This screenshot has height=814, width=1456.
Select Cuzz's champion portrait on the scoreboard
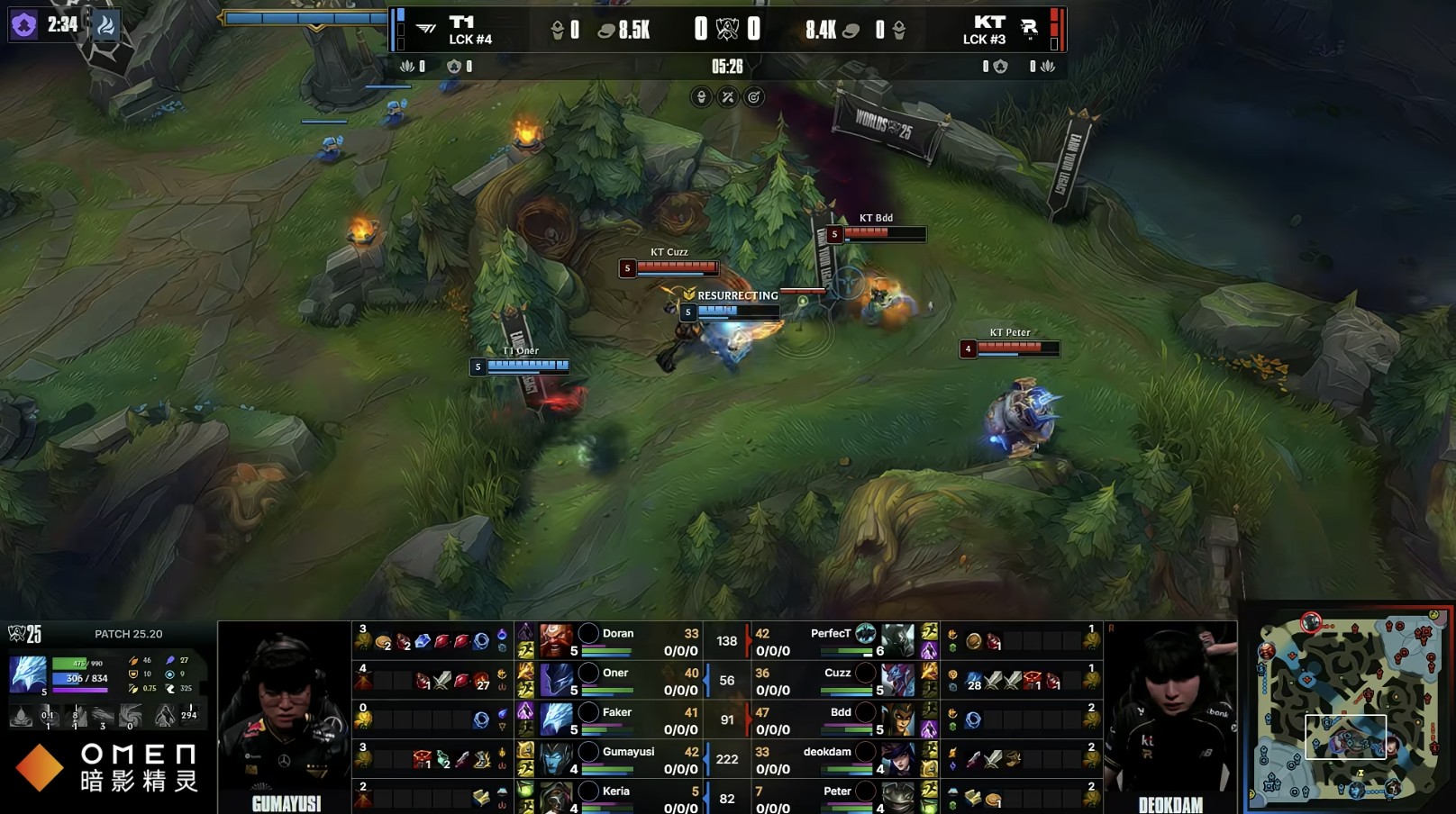pyautogui.click(x=897, y=680)
